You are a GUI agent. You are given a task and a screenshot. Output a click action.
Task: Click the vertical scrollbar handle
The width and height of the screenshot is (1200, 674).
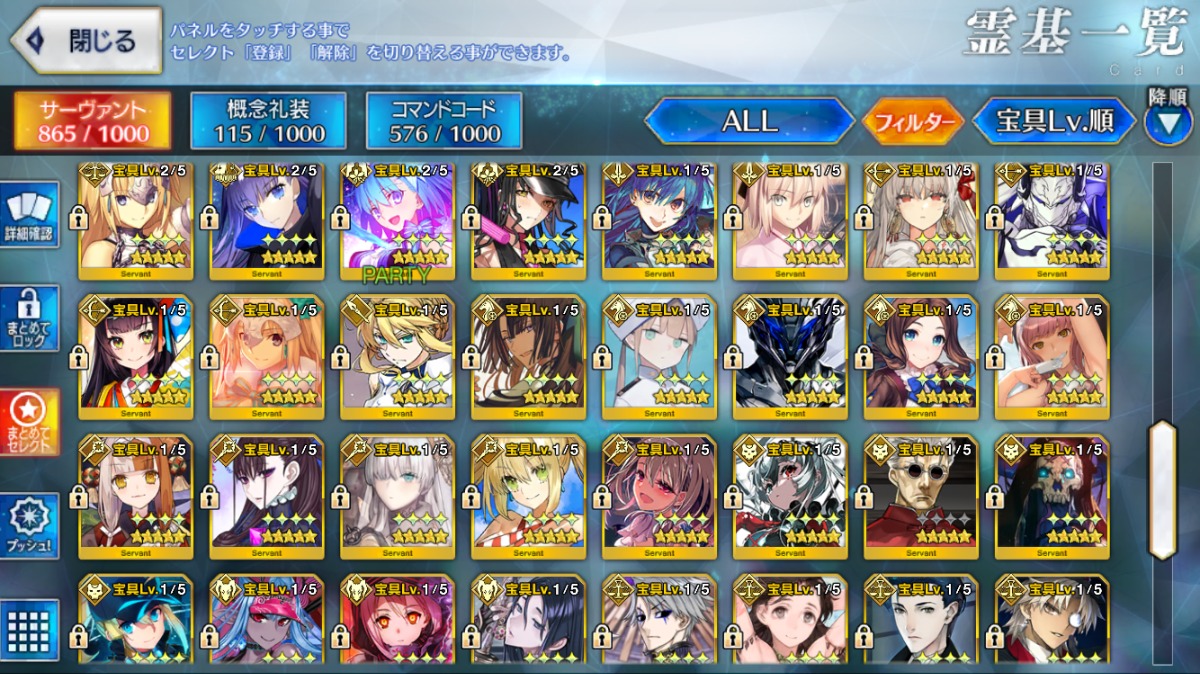(1162, 488)
